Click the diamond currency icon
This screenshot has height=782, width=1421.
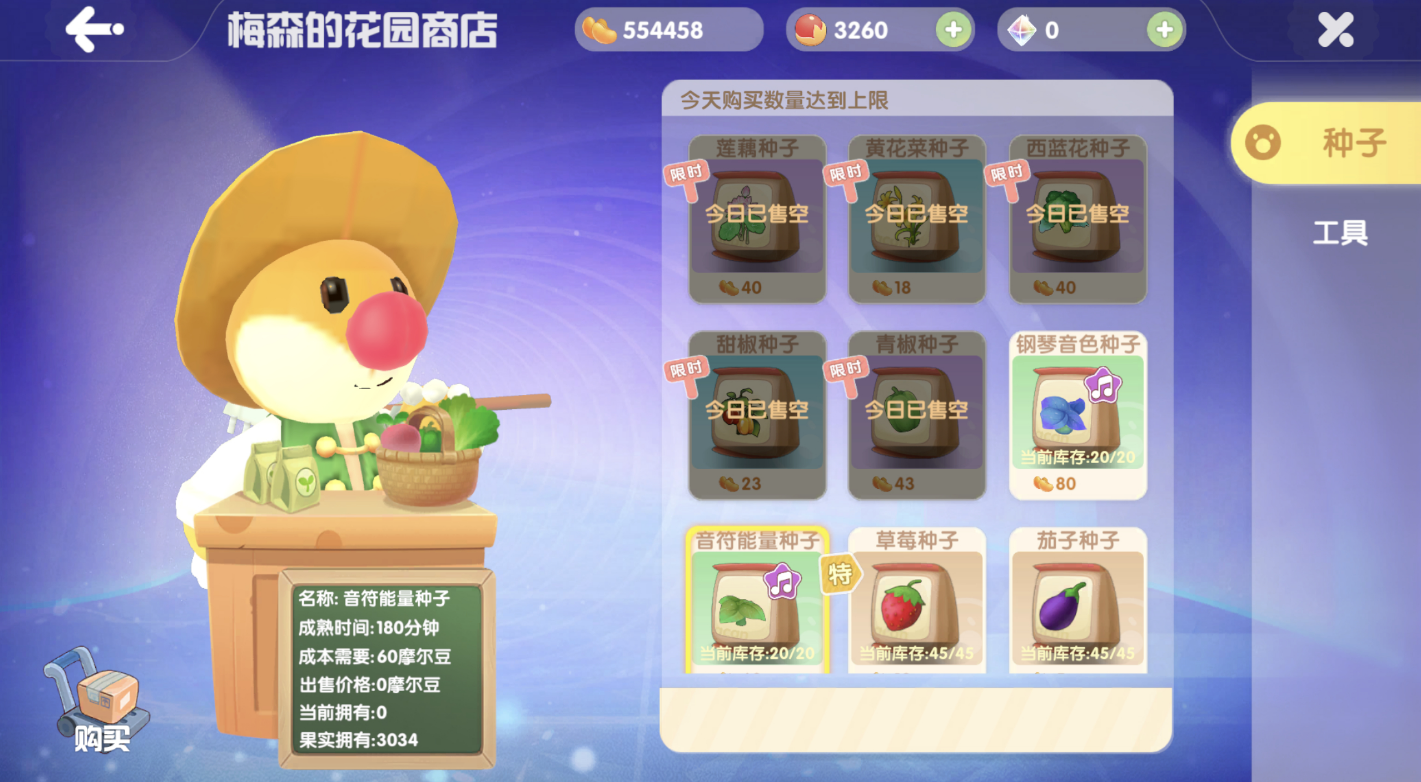coord(1016,29)
